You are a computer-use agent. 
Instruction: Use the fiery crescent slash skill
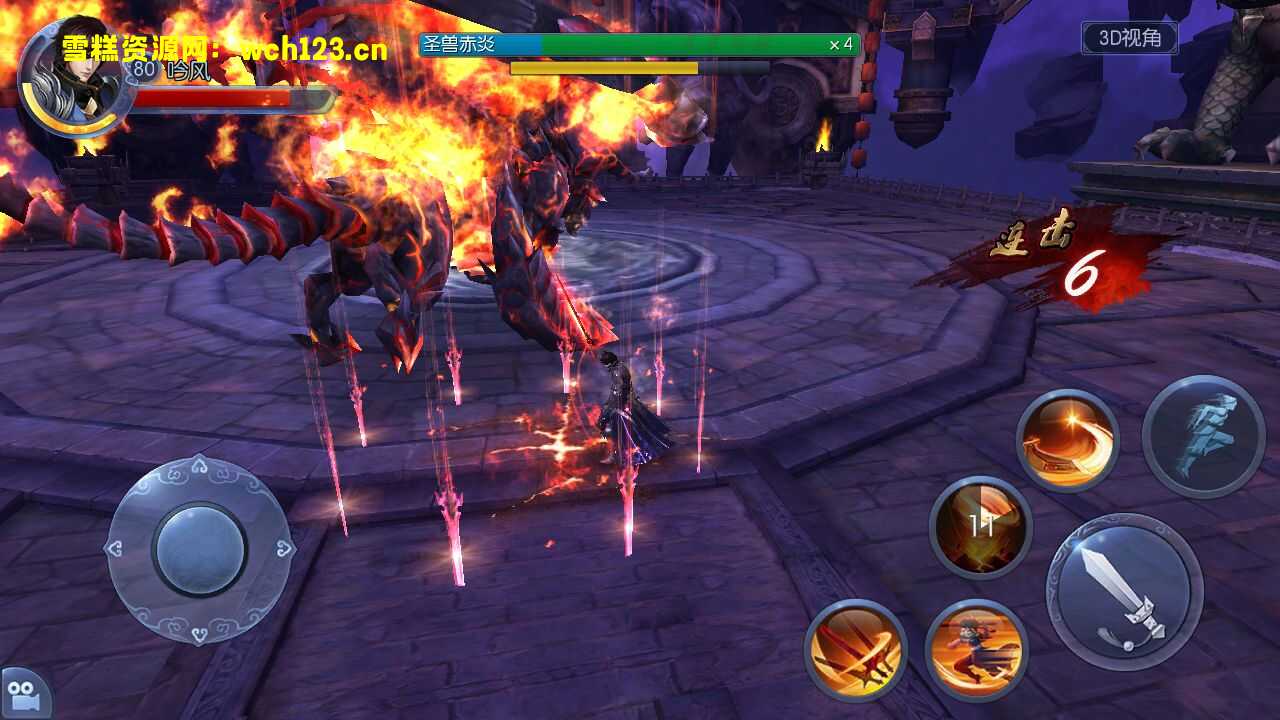click(1067, 440)
